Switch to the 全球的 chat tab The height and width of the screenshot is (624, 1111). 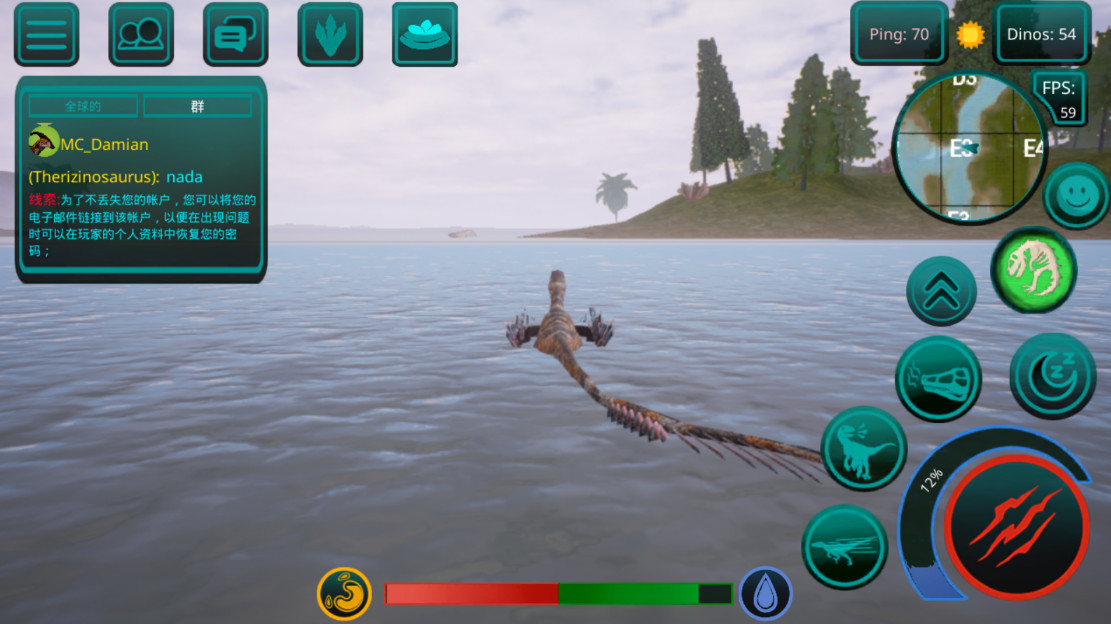(85, 106)
